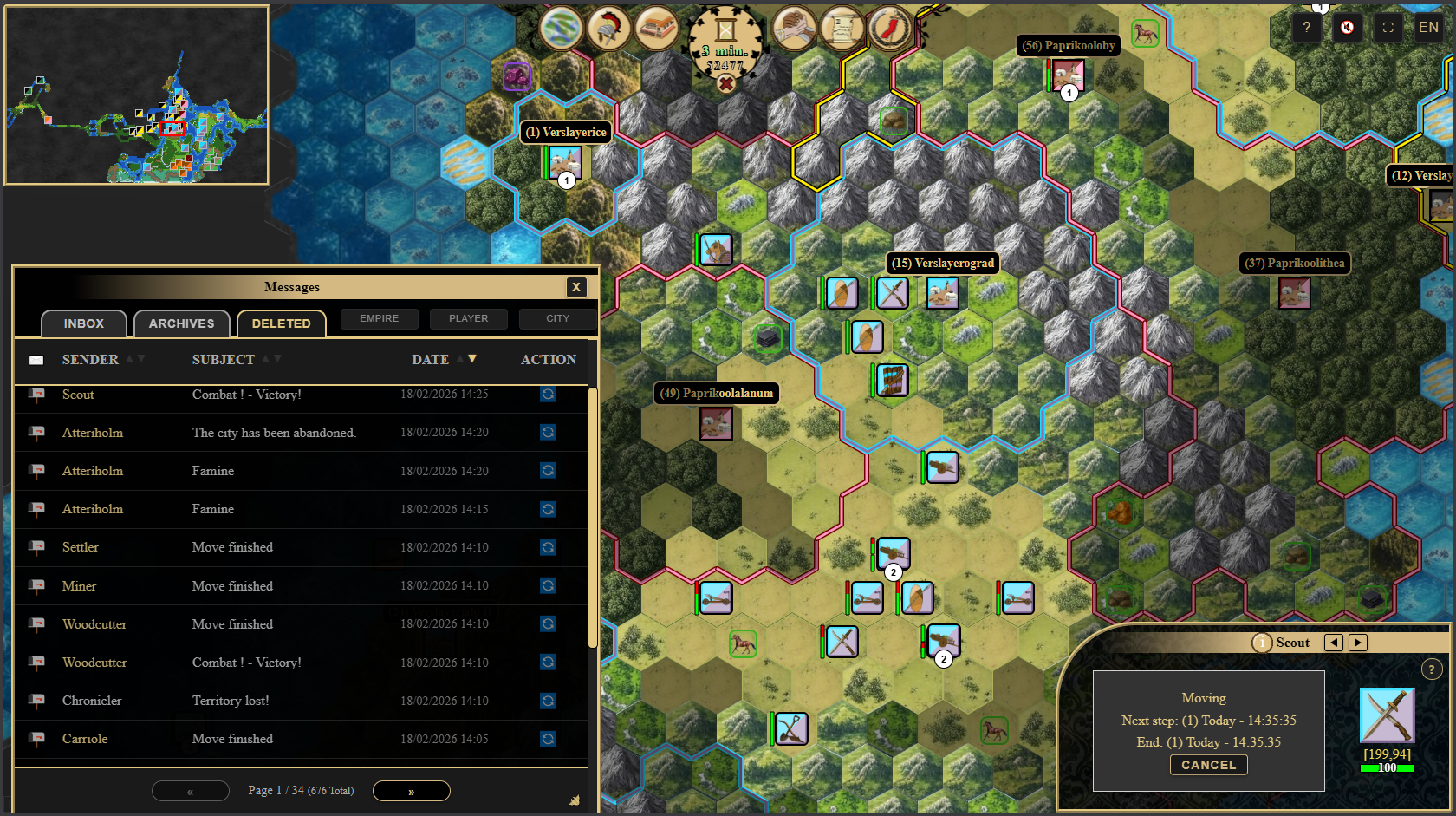Cancel the Scout's movement

coord(1208,765)
